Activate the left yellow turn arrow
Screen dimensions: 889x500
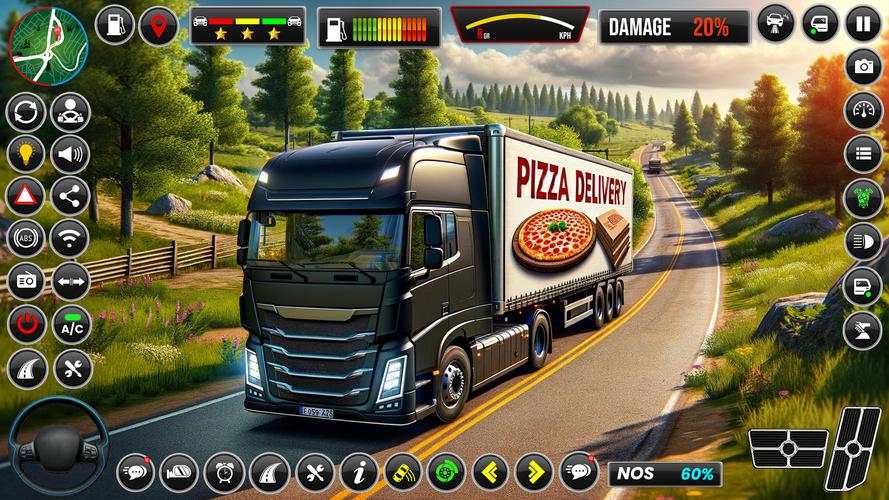click(490, 471)
